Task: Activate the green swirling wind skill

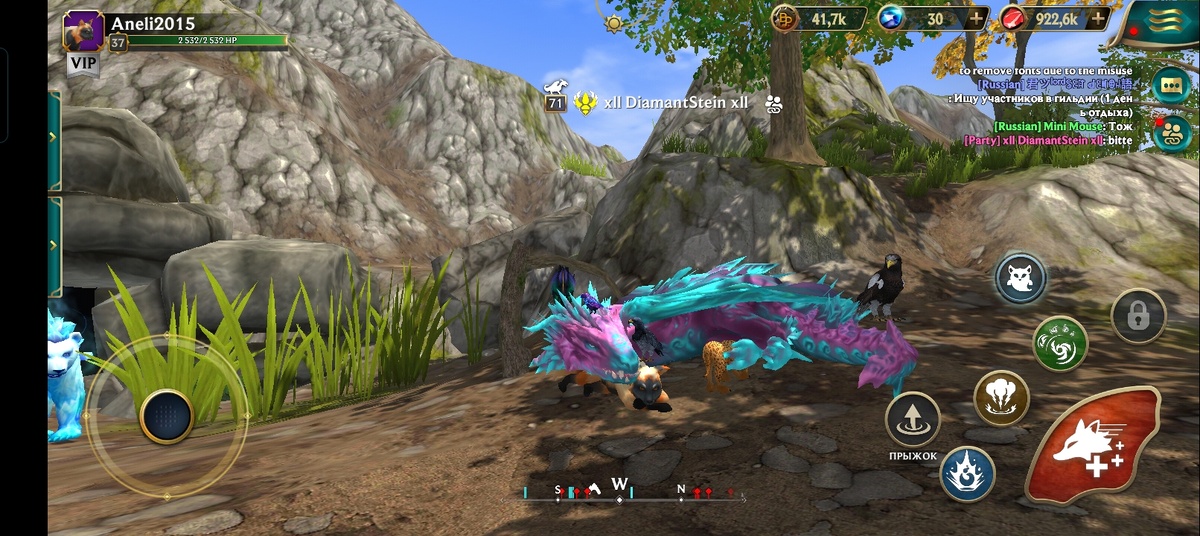Action: [1060, 343]
